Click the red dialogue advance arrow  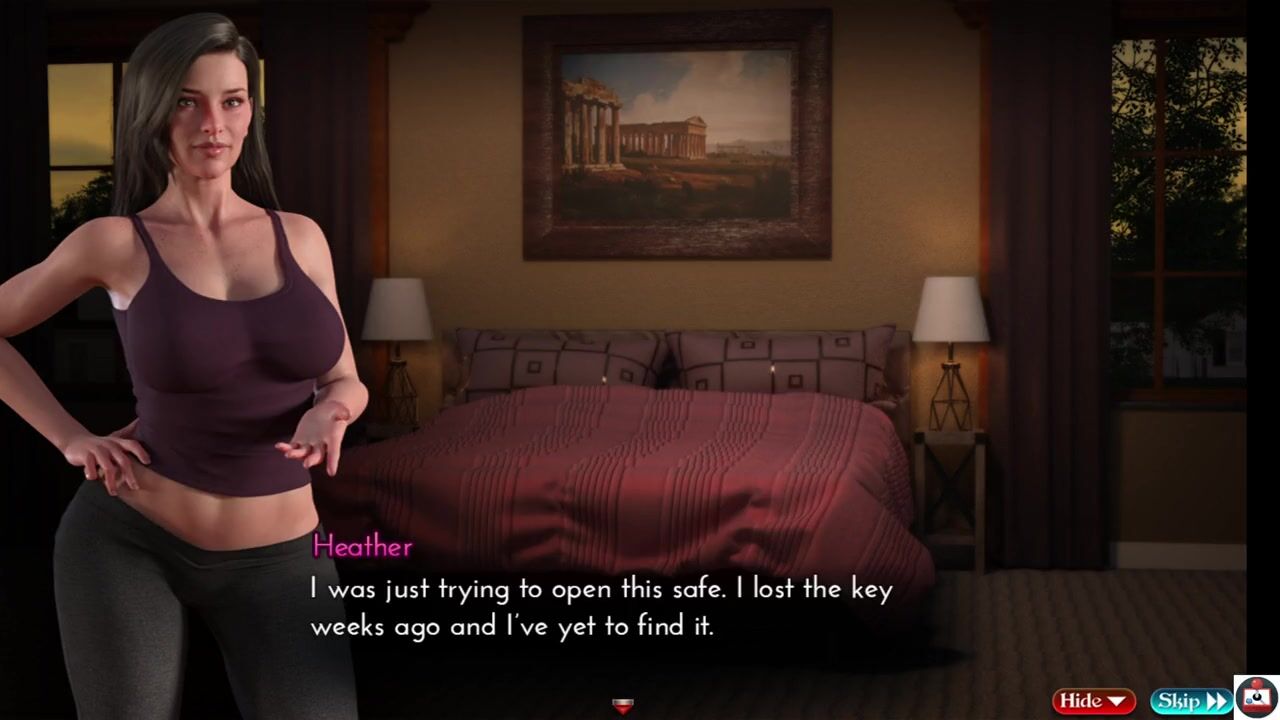[622, 706]
